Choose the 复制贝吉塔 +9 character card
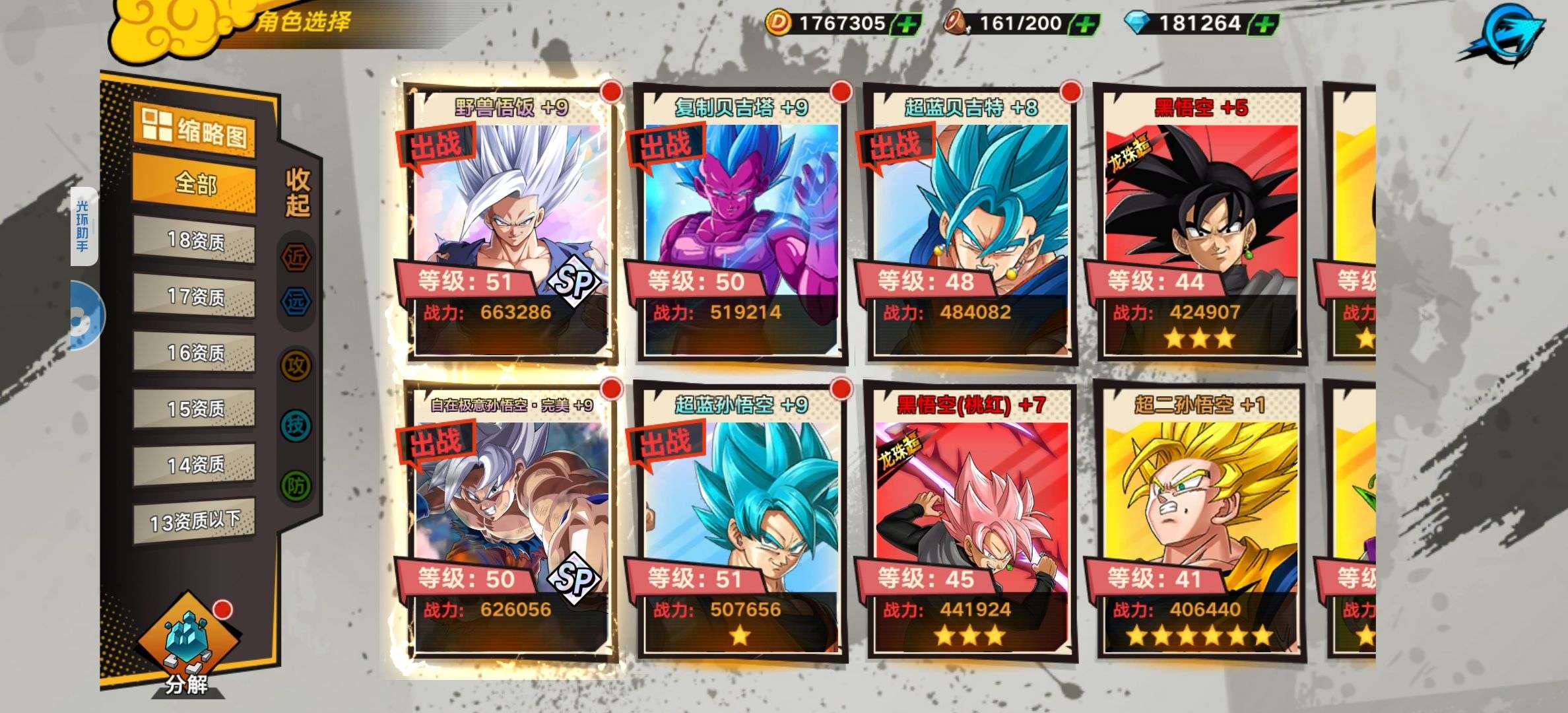This screenshot has height=713, width=1568. pos(741,224)
